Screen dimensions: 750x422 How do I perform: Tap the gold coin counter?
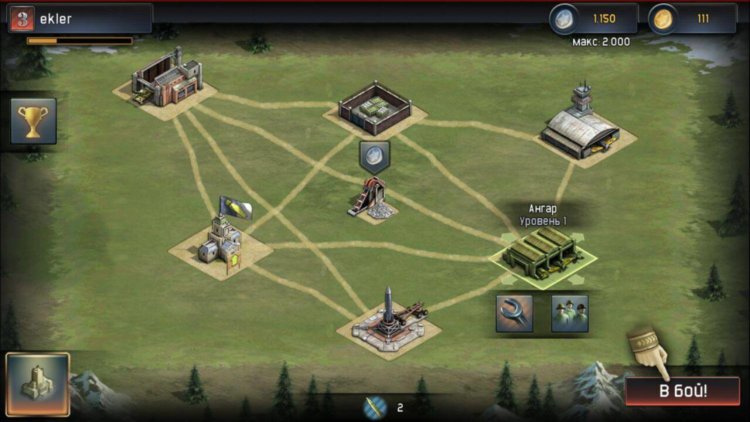(692, 19)
